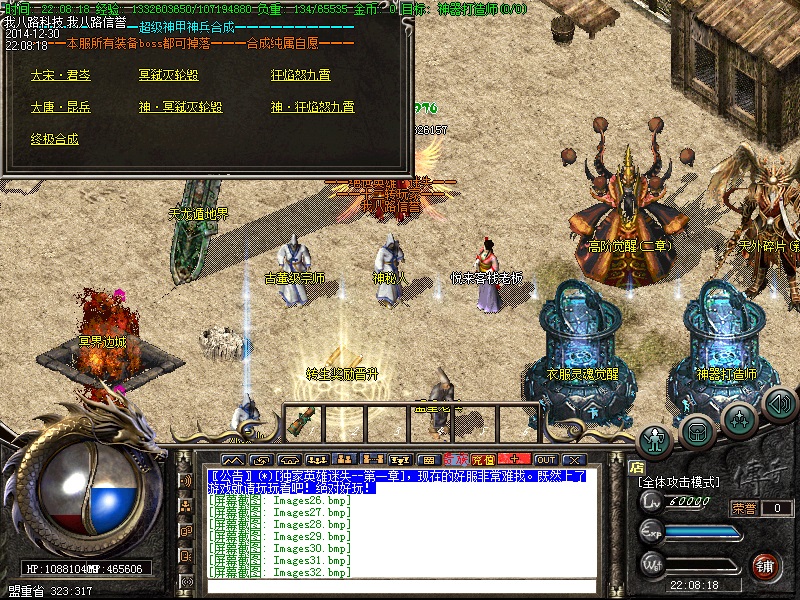Open the 贵族 noble button above chat
This screenshot has width=800, height=600.
455,459
